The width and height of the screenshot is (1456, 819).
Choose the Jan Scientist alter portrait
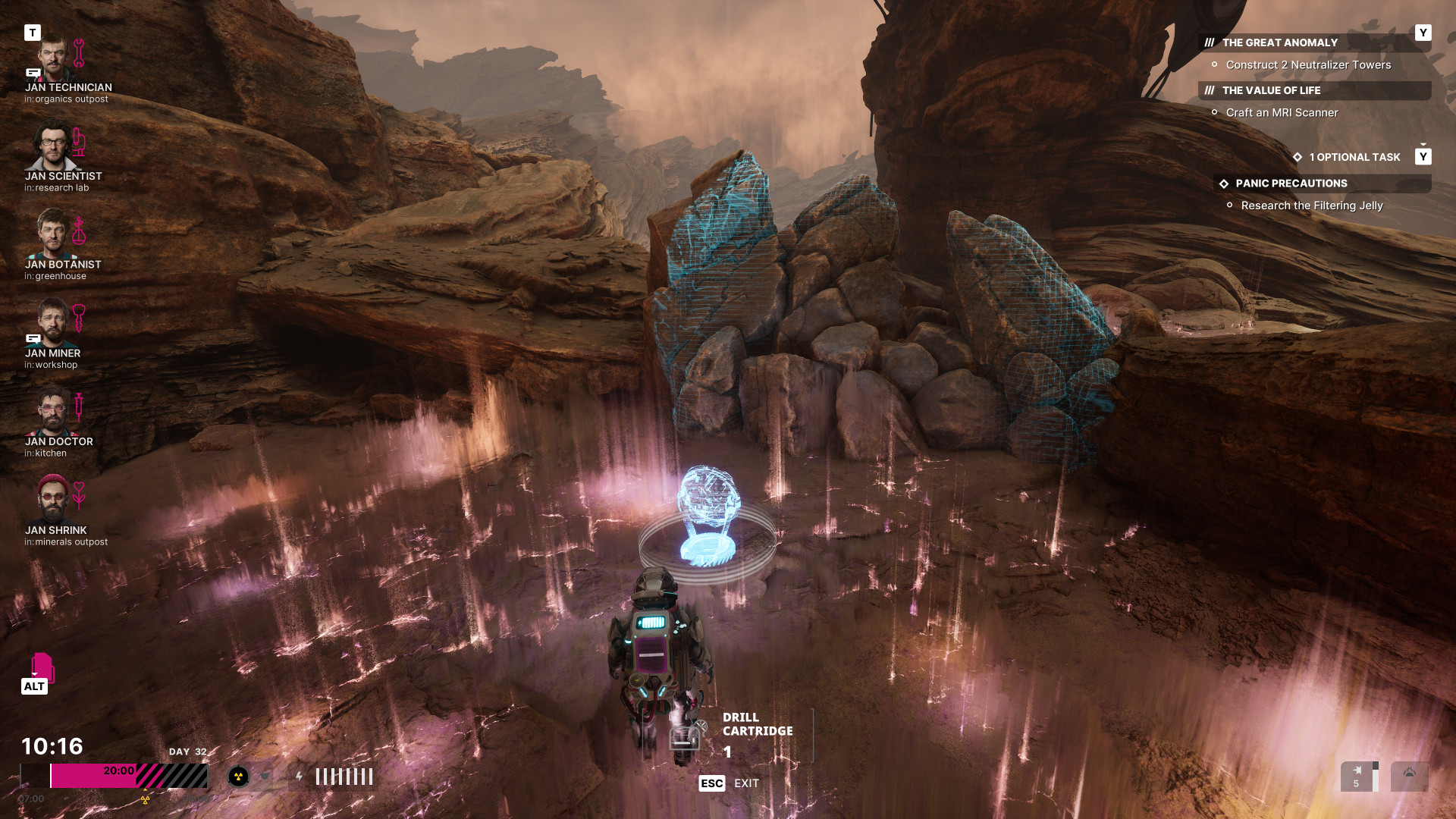[x=52, y=146]
